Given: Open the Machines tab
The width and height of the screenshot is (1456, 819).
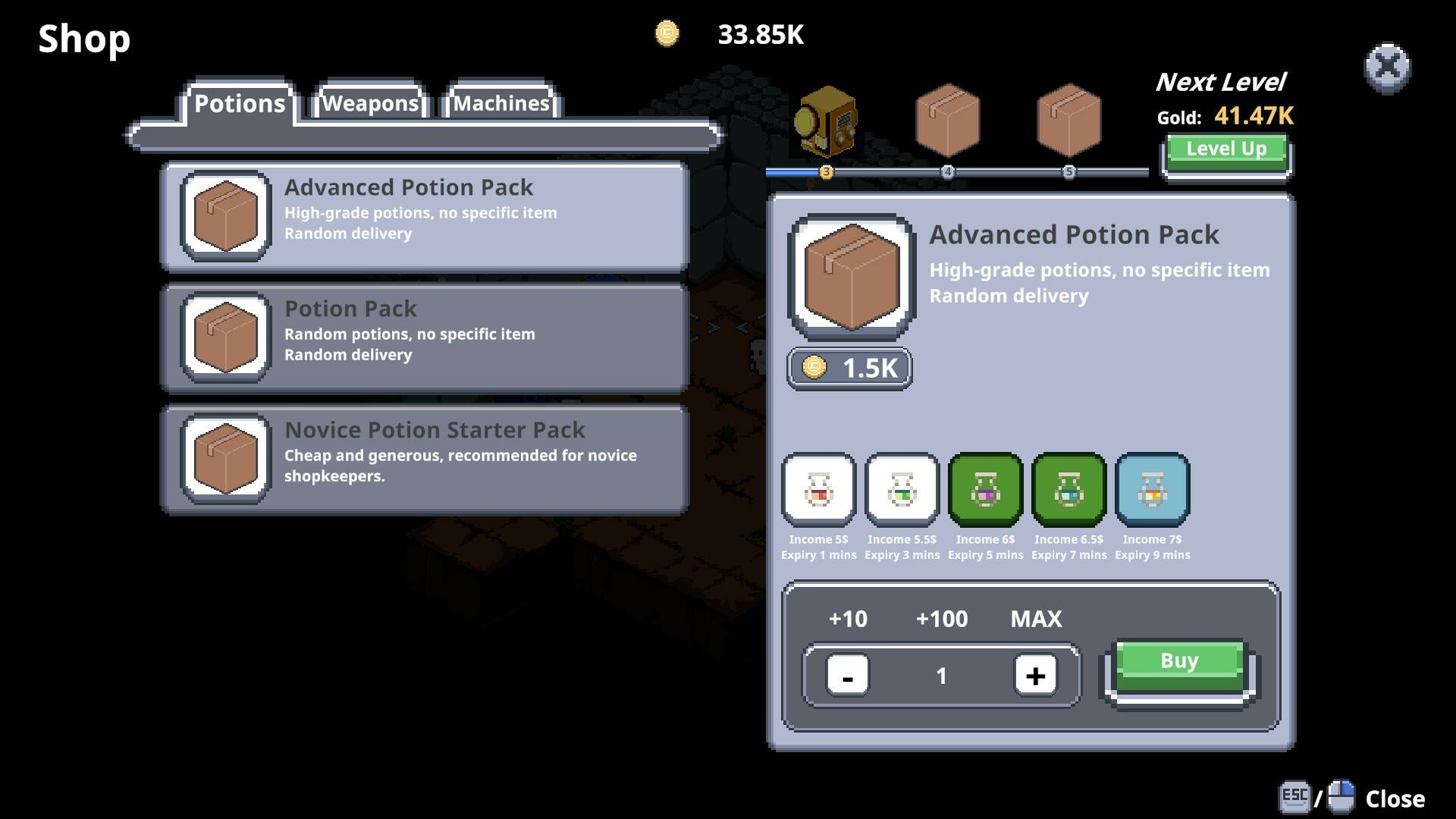Looking at the screenshot, I should pos(501,102).
